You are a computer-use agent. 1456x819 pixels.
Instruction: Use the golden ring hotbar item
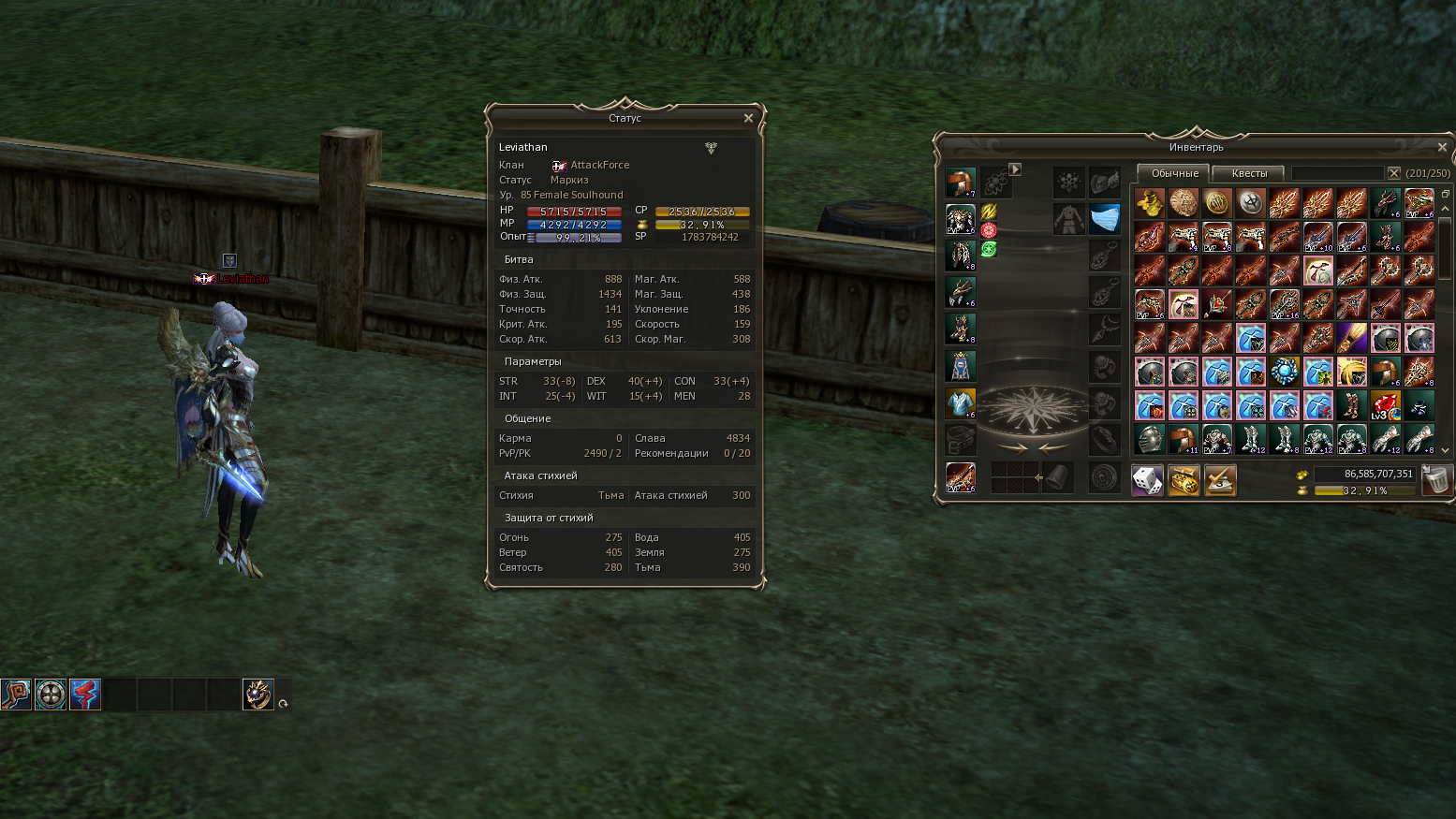coord(257,695)
